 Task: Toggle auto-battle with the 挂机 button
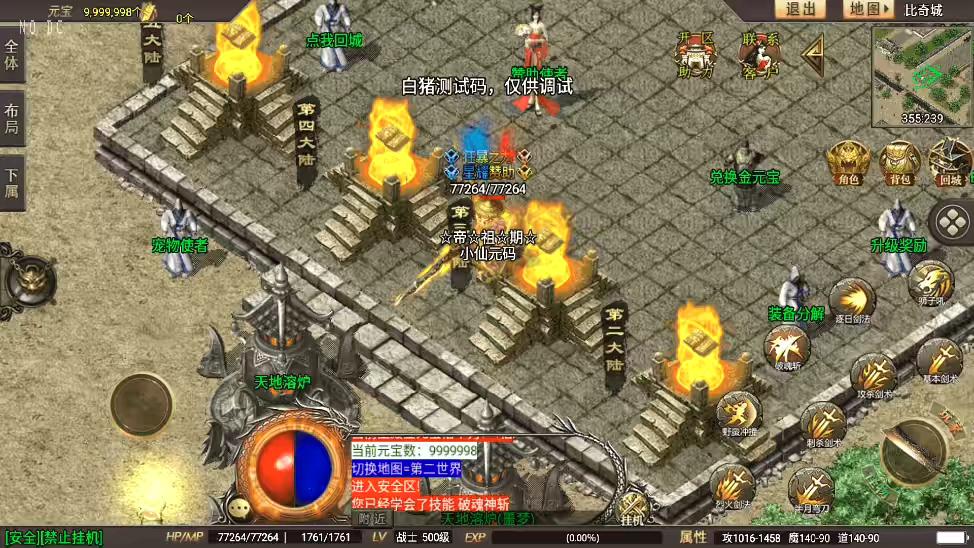(632, 507)
